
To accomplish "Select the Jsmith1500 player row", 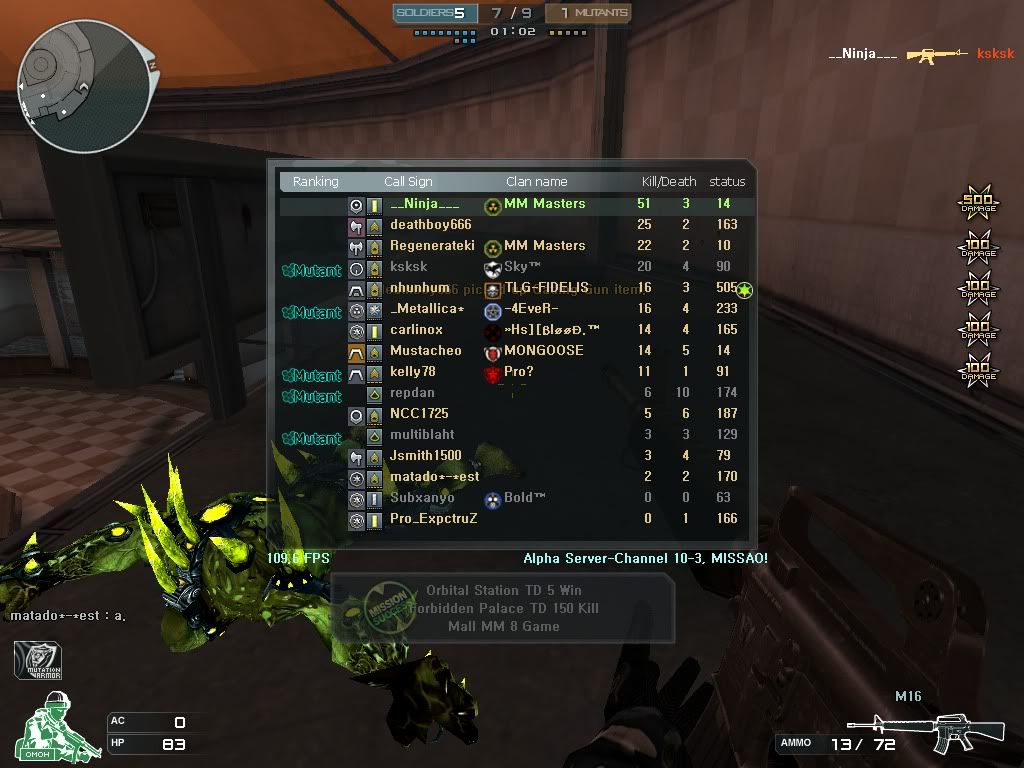I will coord(513,456).
